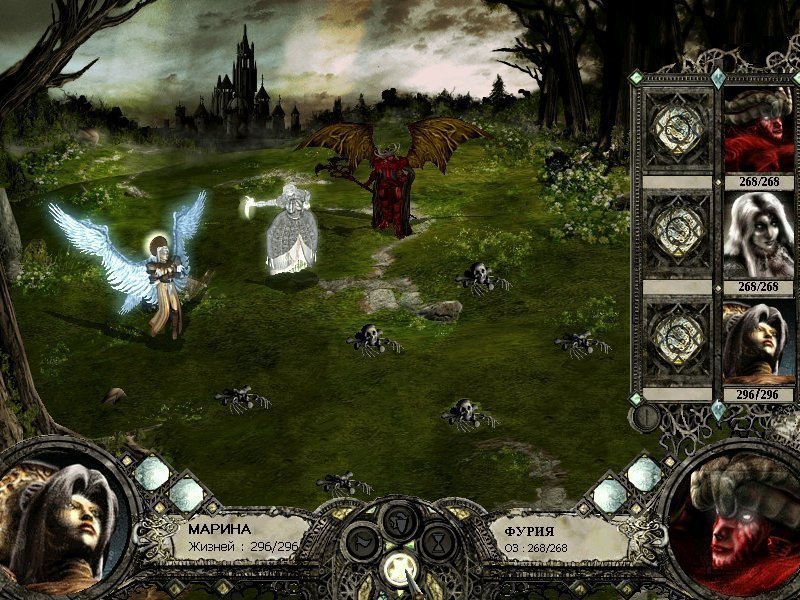Select the hourglass wait action
Screen dimensions: 800x600
click(x=437, y=543)
